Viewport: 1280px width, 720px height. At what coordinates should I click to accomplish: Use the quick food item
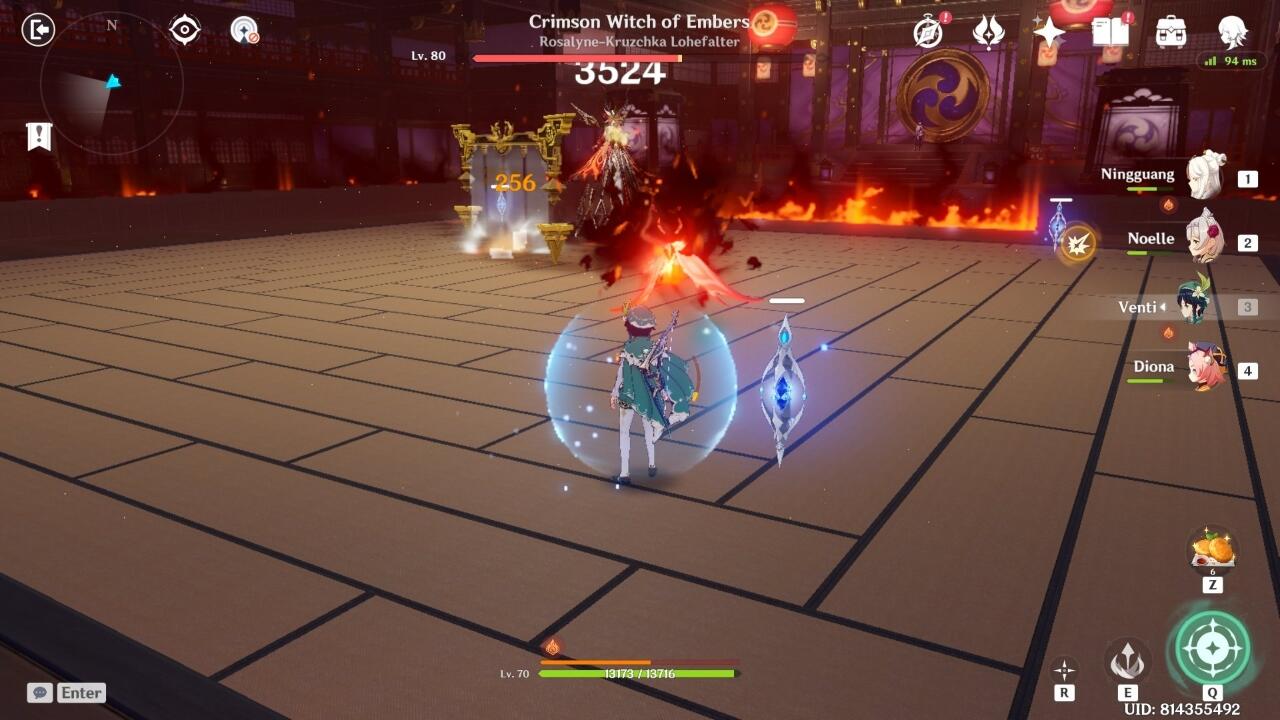(1212, 549)
